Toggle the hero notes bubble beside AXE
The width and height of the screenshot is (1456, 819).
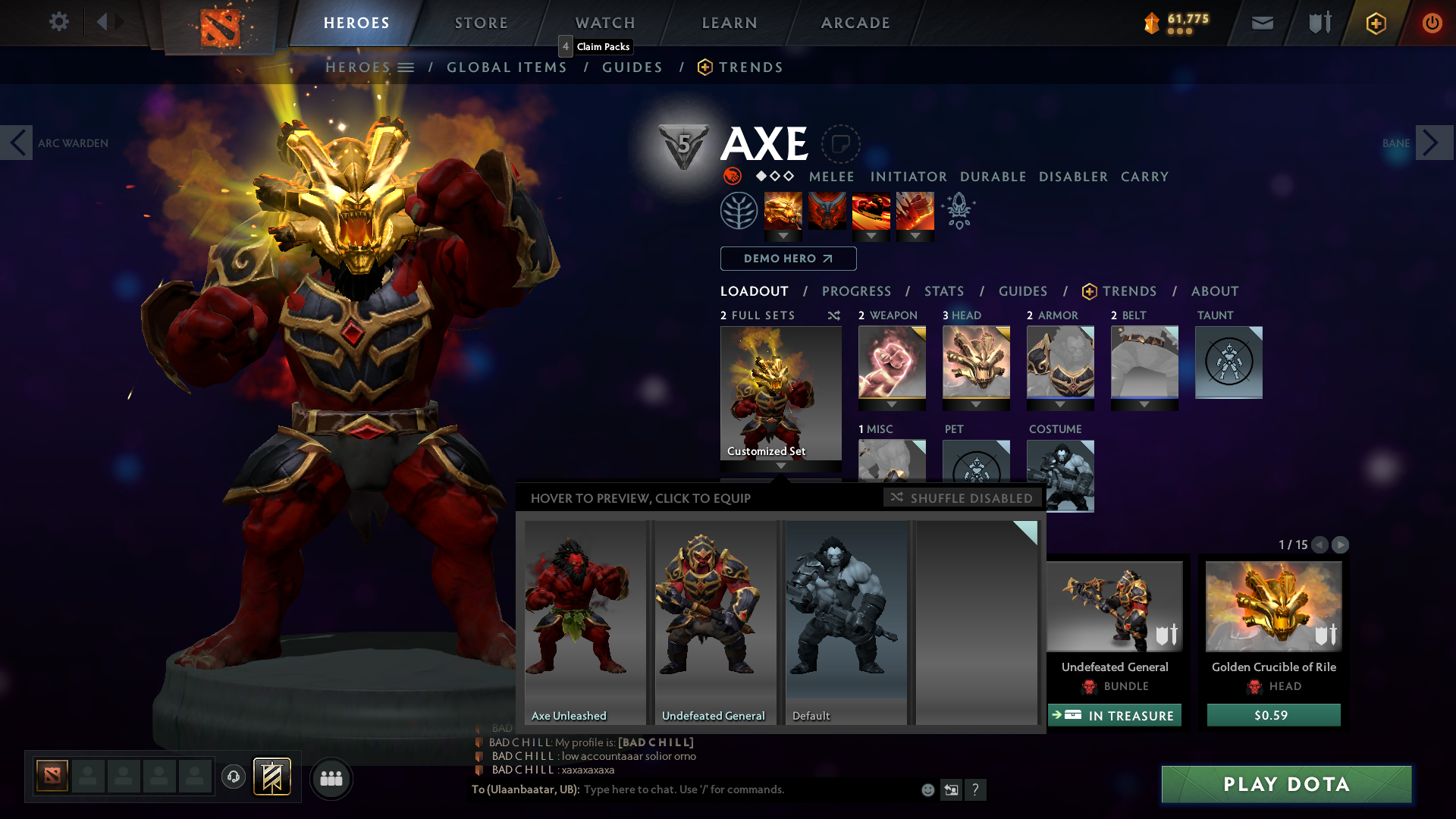point(842,144)
